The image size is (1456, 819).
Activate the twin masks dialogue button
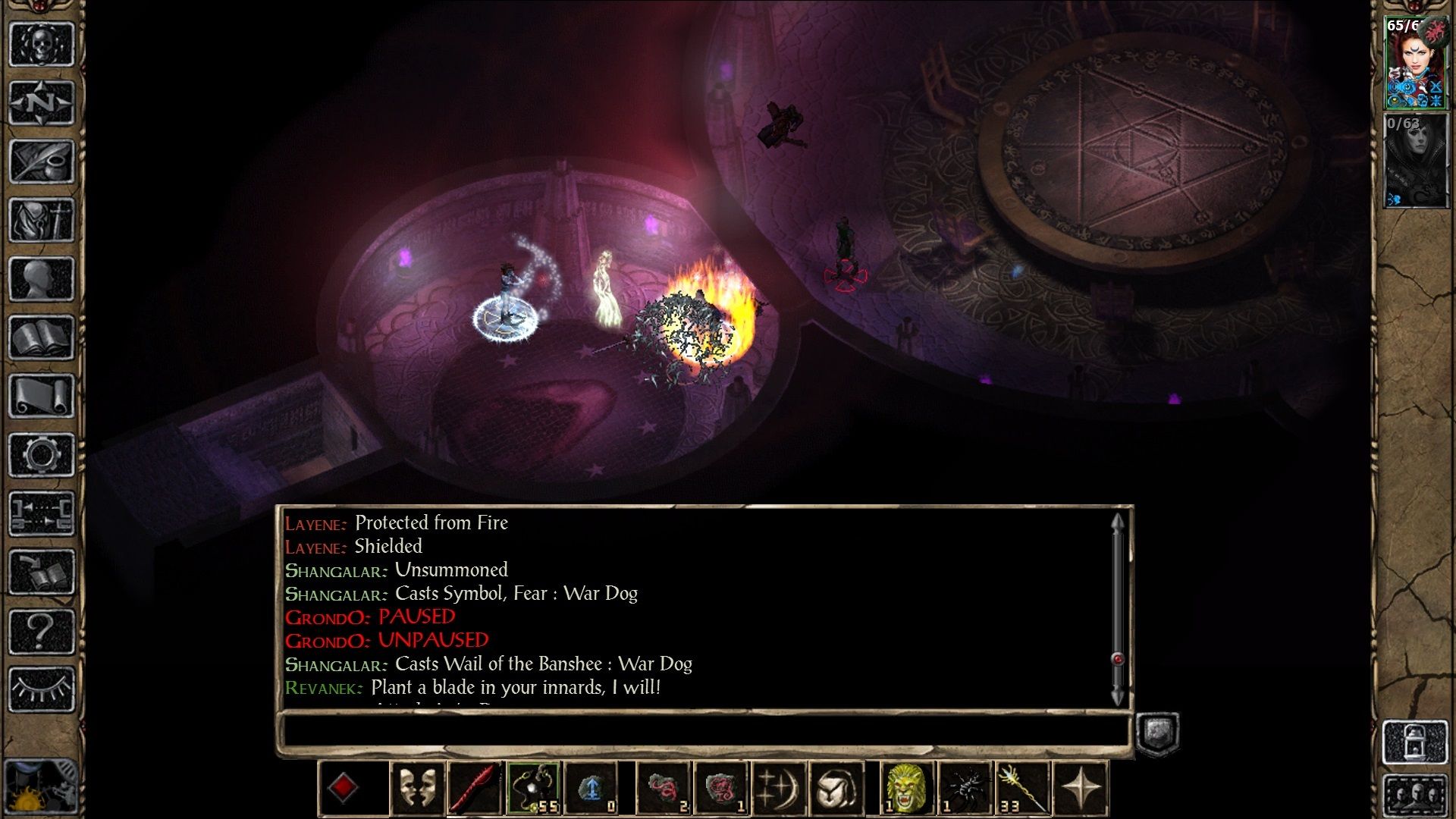418,789
